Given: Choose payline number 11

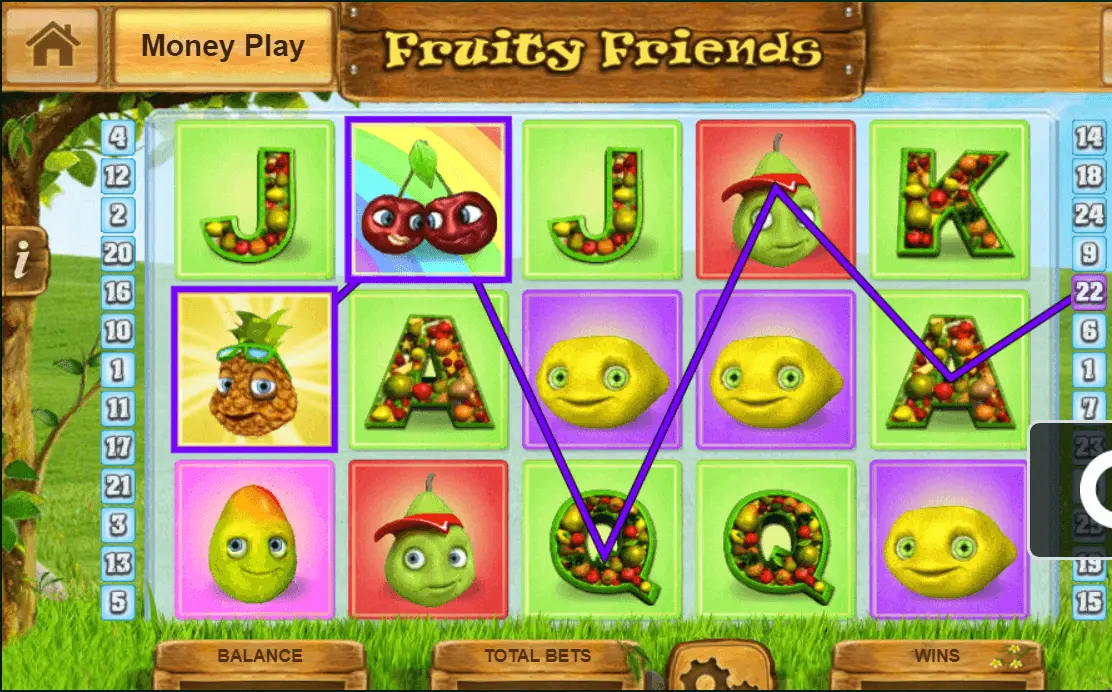Looking at the screenshot, I should pyautogui.click(x=118, y=408).
